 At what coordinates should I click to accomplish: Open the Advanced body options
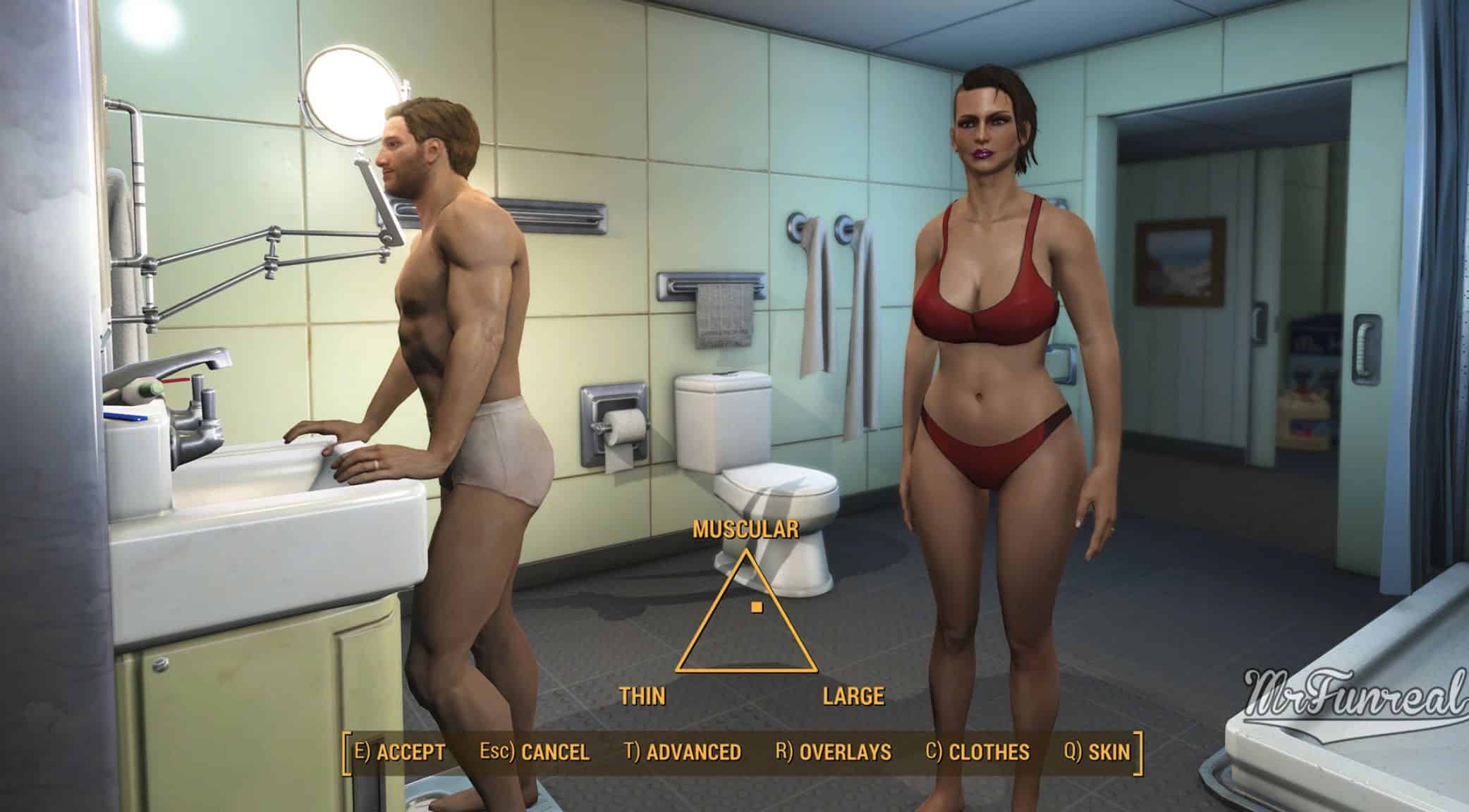683,752
